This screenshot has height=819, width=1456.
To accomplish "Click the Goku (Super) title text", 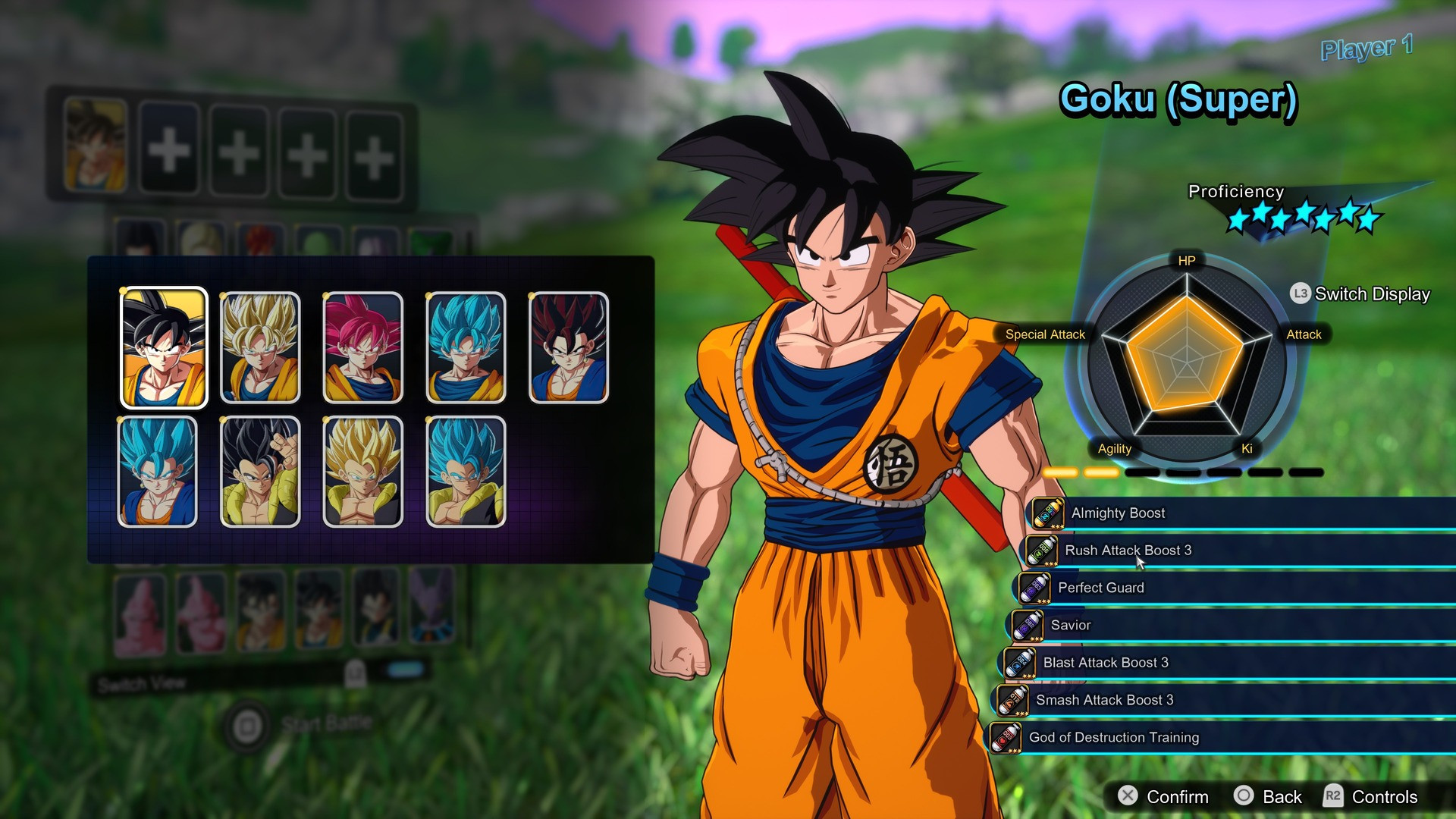I will pyautogui.click(x=1178, y=101).
